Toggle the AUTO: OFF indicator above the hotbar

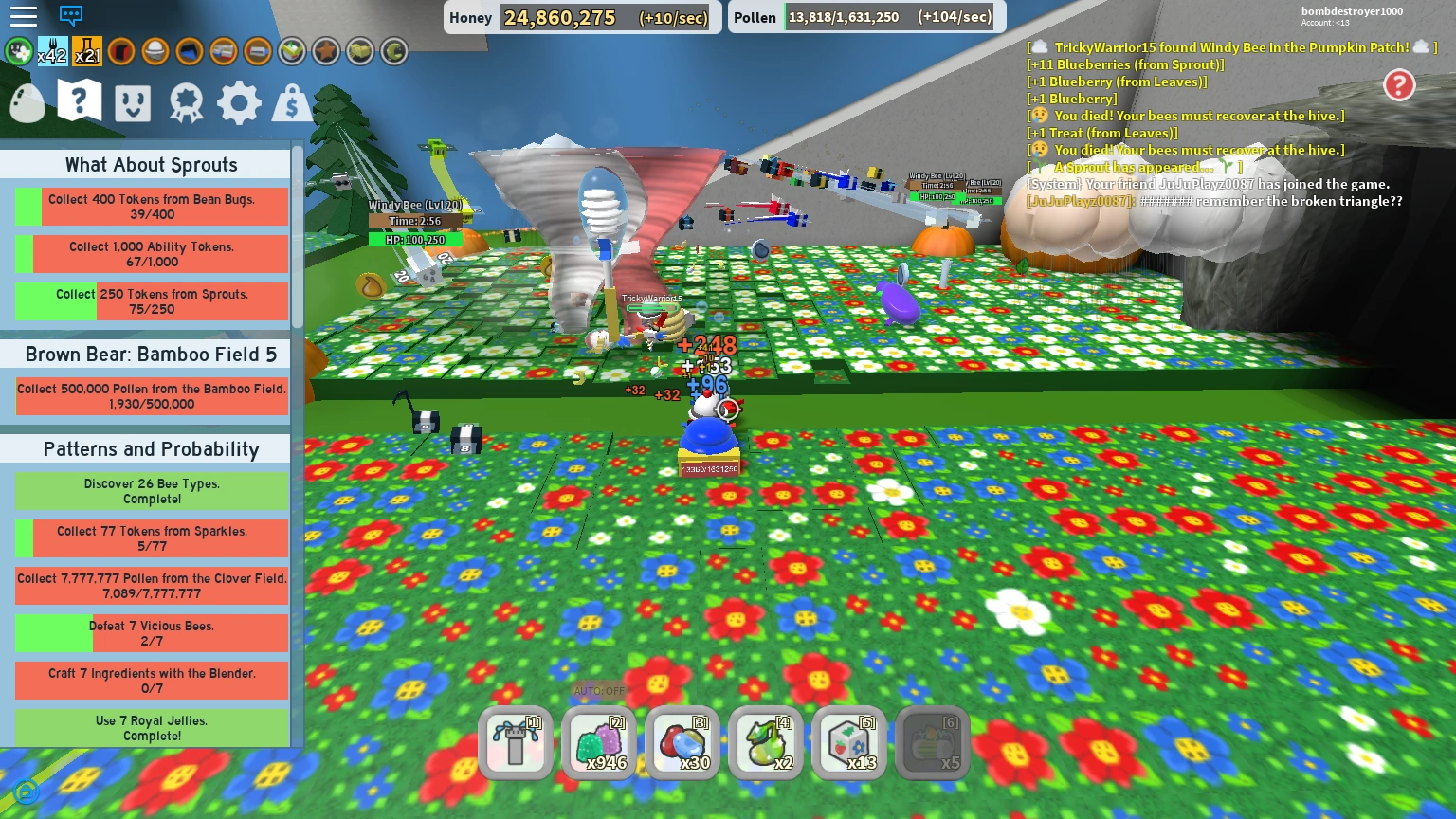[599, 692]
